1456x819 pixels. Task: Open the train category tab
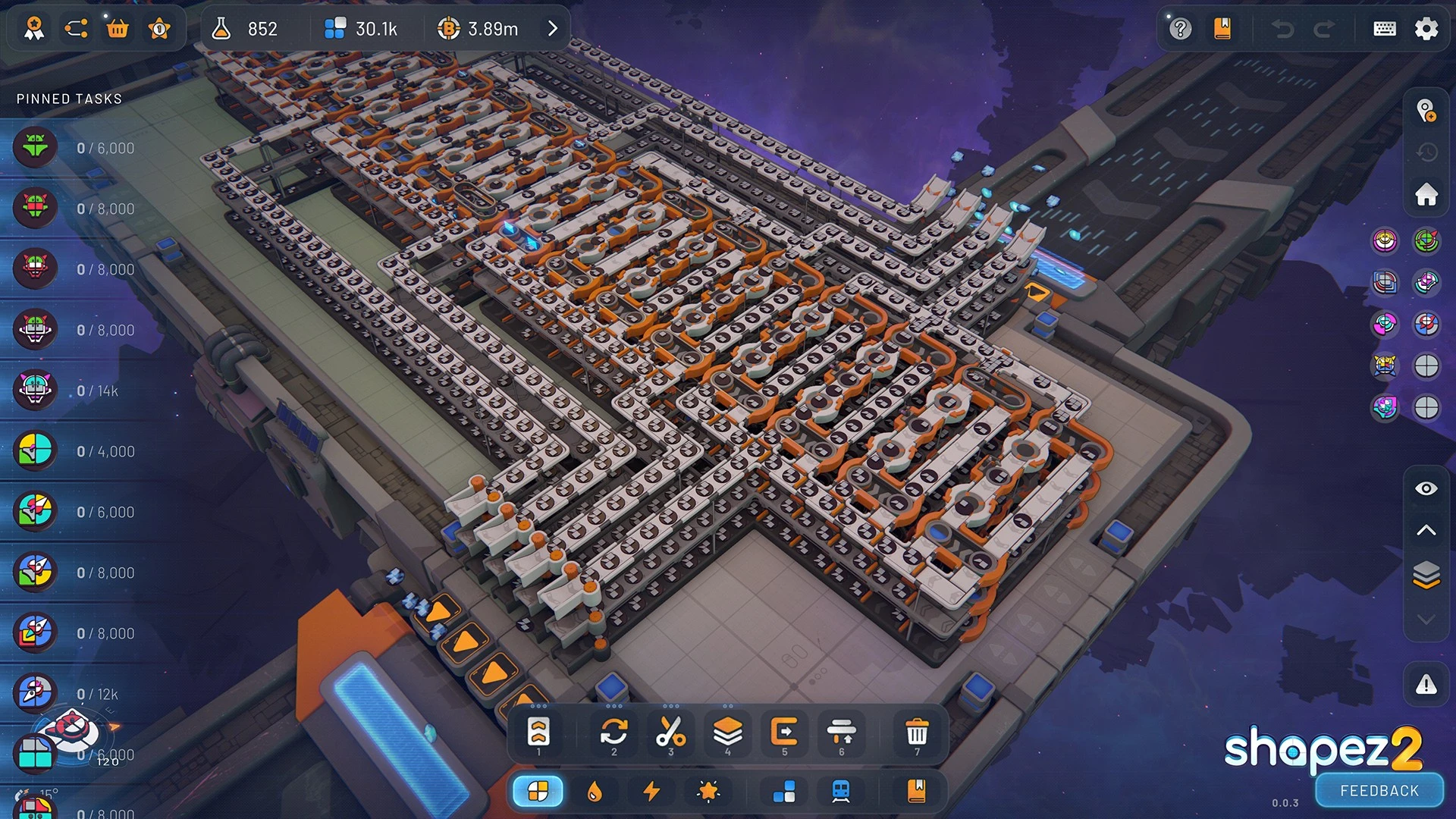pos(841,792)
